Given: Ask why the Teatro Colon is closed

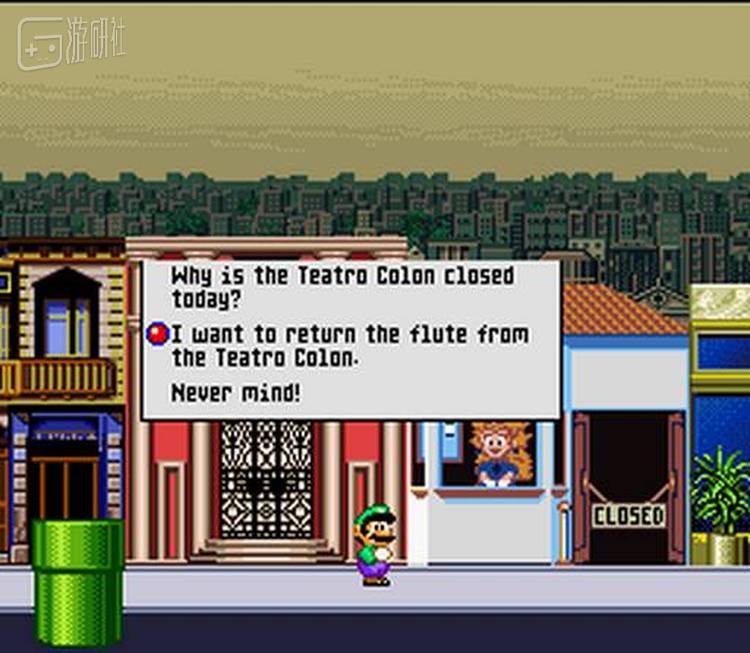Looking at the screenshot, I should pyautogui.click(x=342, y=287).
